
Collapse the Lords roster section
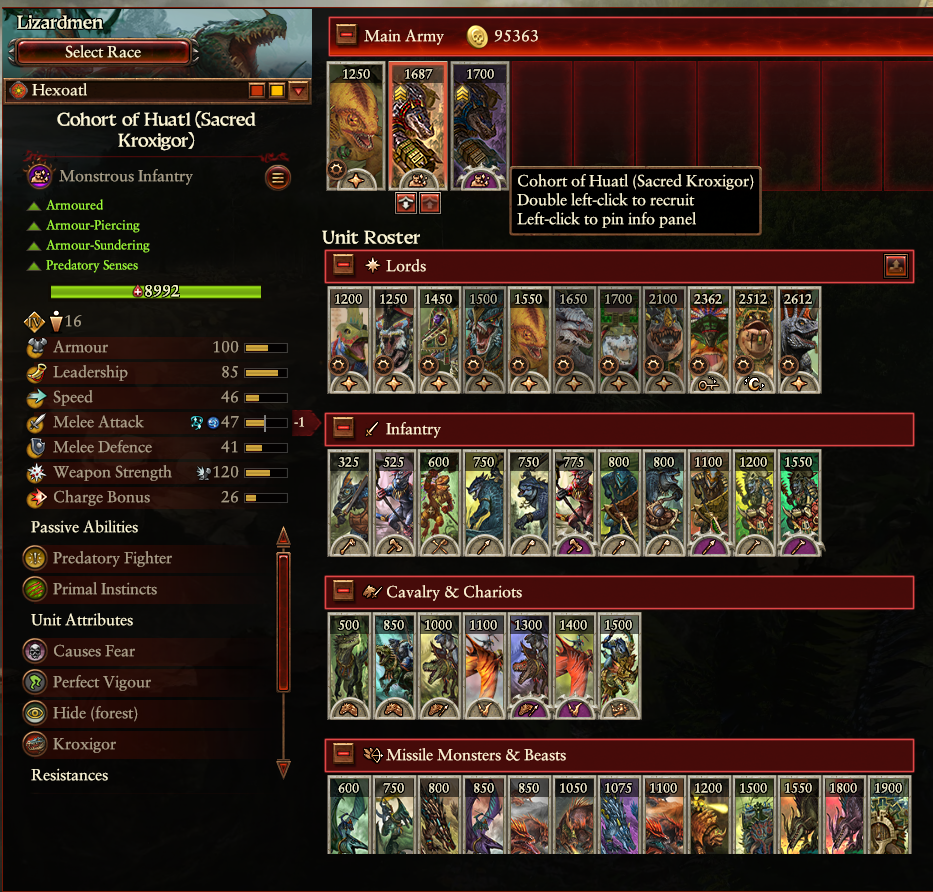[343, 265]
